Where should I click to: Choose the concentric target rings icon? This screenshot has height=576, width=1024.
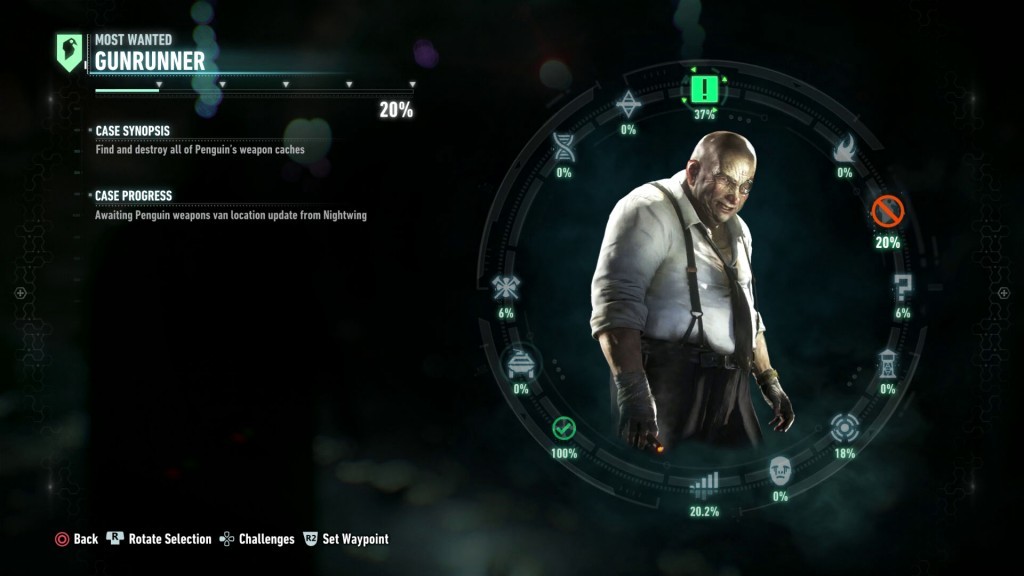845,428
